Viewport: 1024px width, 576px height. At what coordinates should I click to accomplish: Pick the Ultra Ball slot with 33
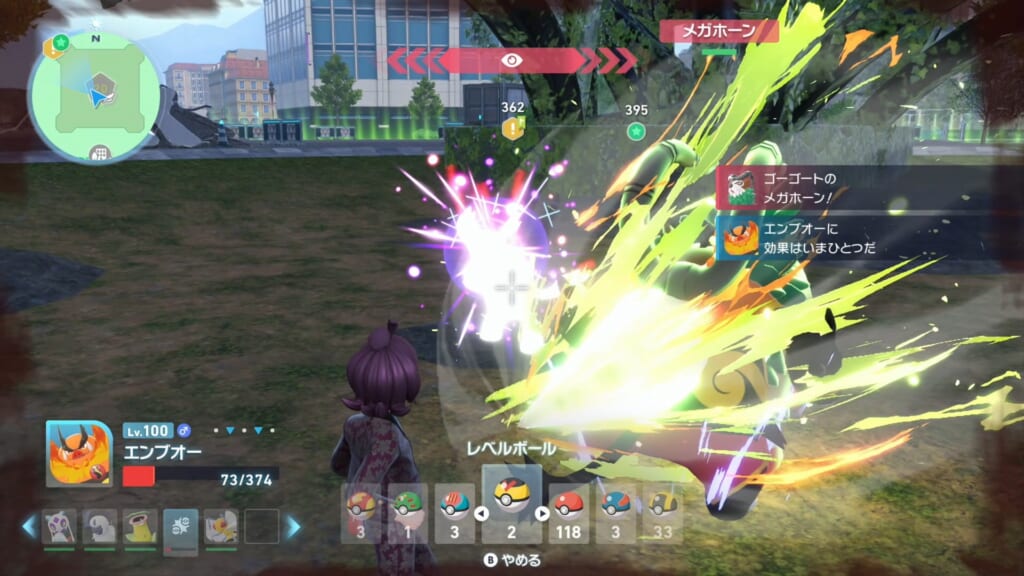pyautogui.click(x=661, y=513)
